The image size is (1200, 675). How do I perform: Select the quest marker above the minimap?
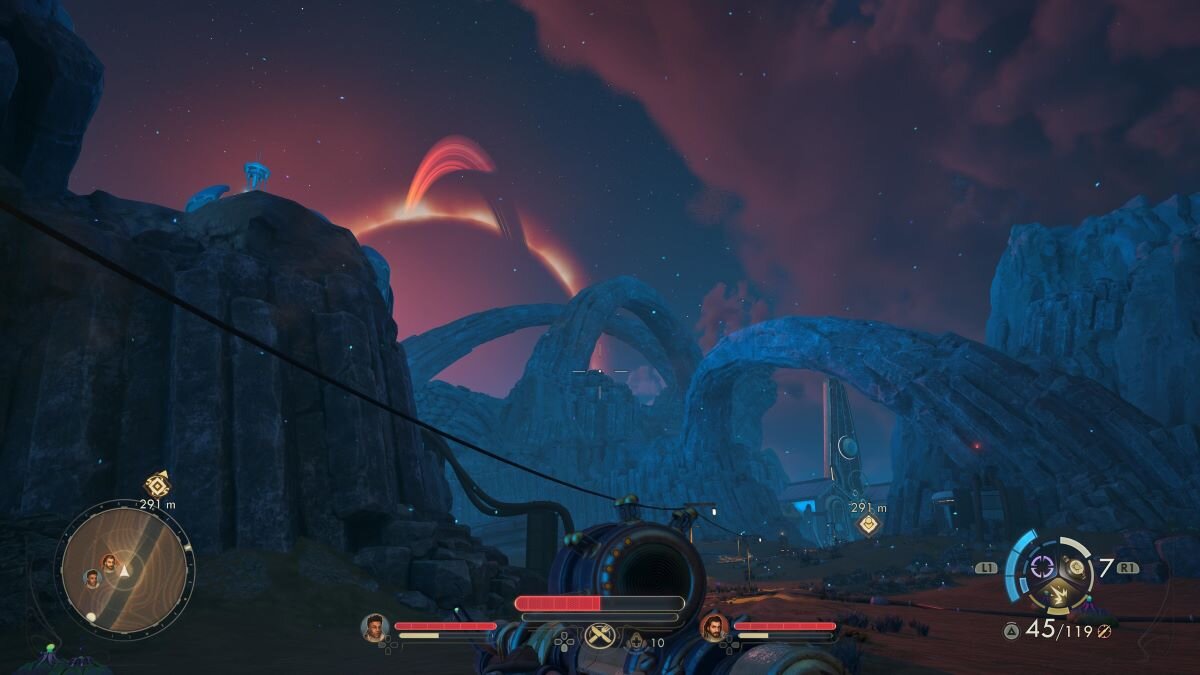pos(157,485)
